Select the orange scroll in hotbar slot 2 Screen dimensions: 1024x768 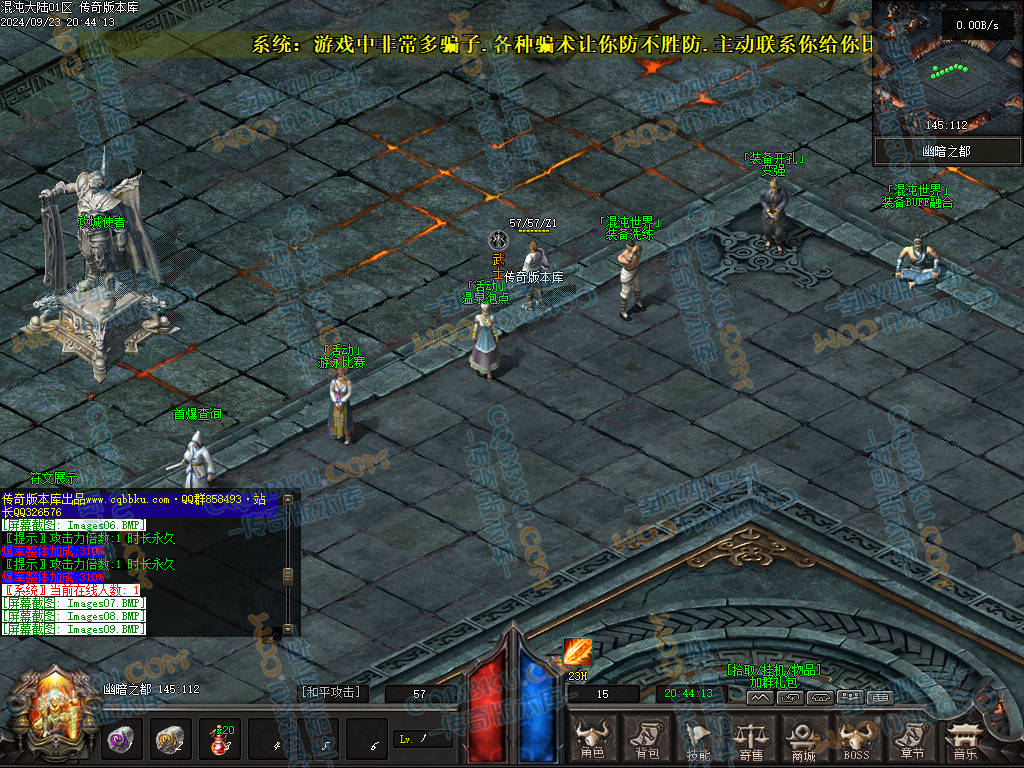[170, 741]
